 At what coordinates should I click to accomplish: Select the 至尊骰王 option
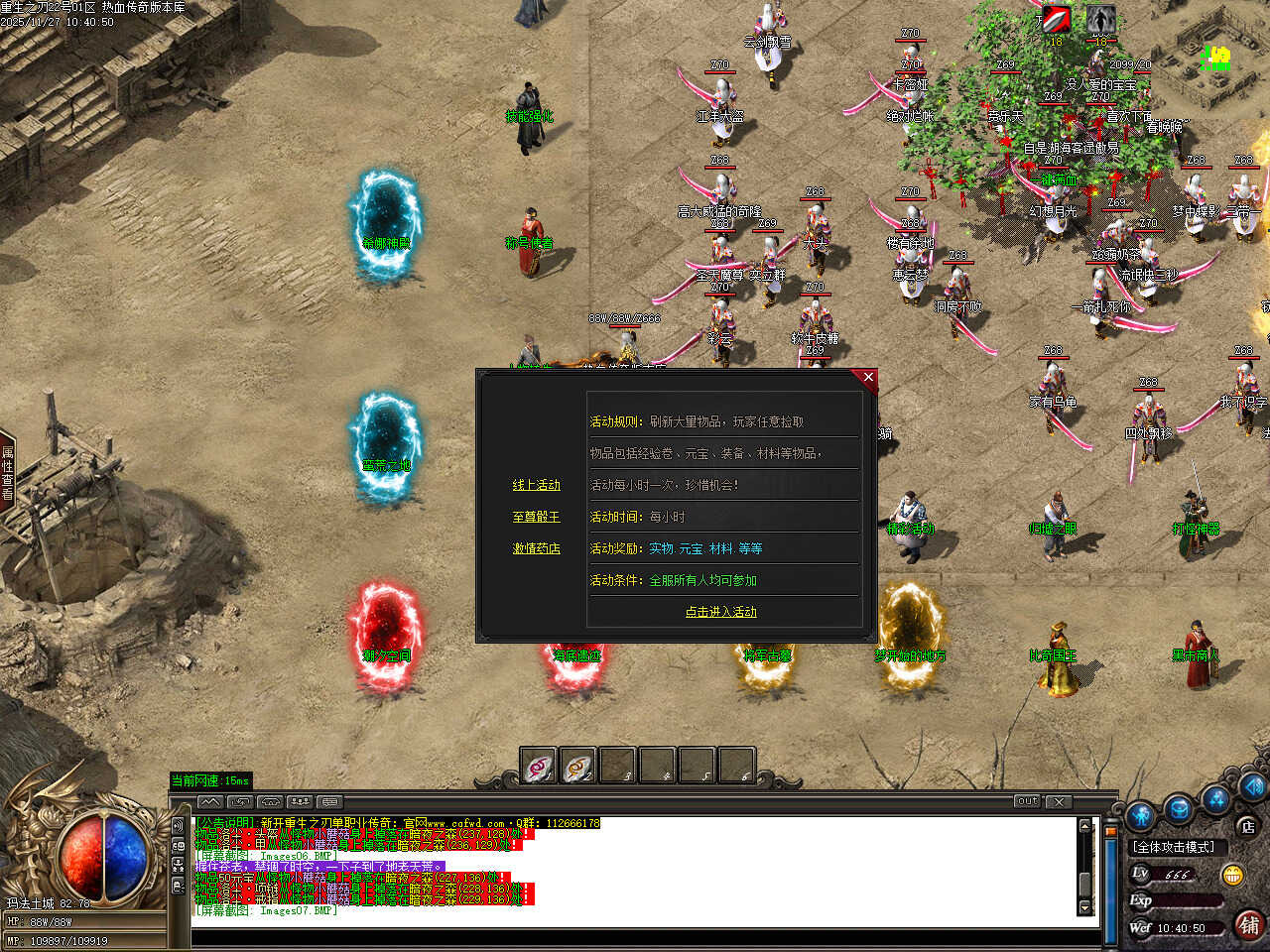coord(536,517)
